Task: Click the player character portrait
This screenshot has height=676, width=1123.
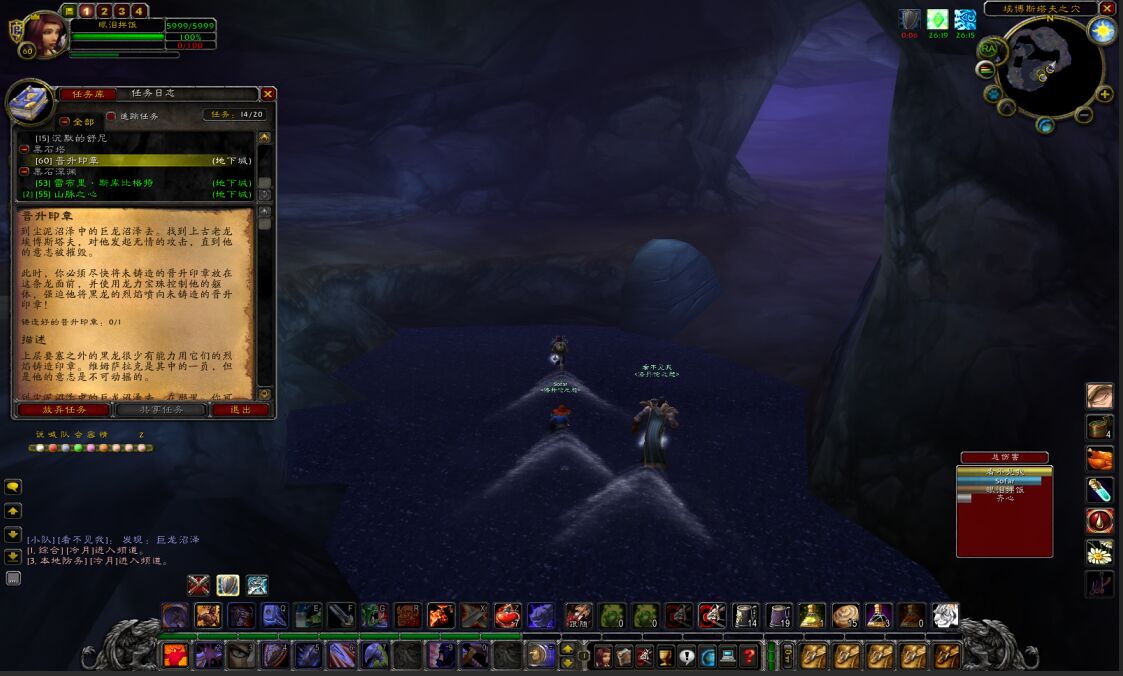Action: [x=46, y=33]
